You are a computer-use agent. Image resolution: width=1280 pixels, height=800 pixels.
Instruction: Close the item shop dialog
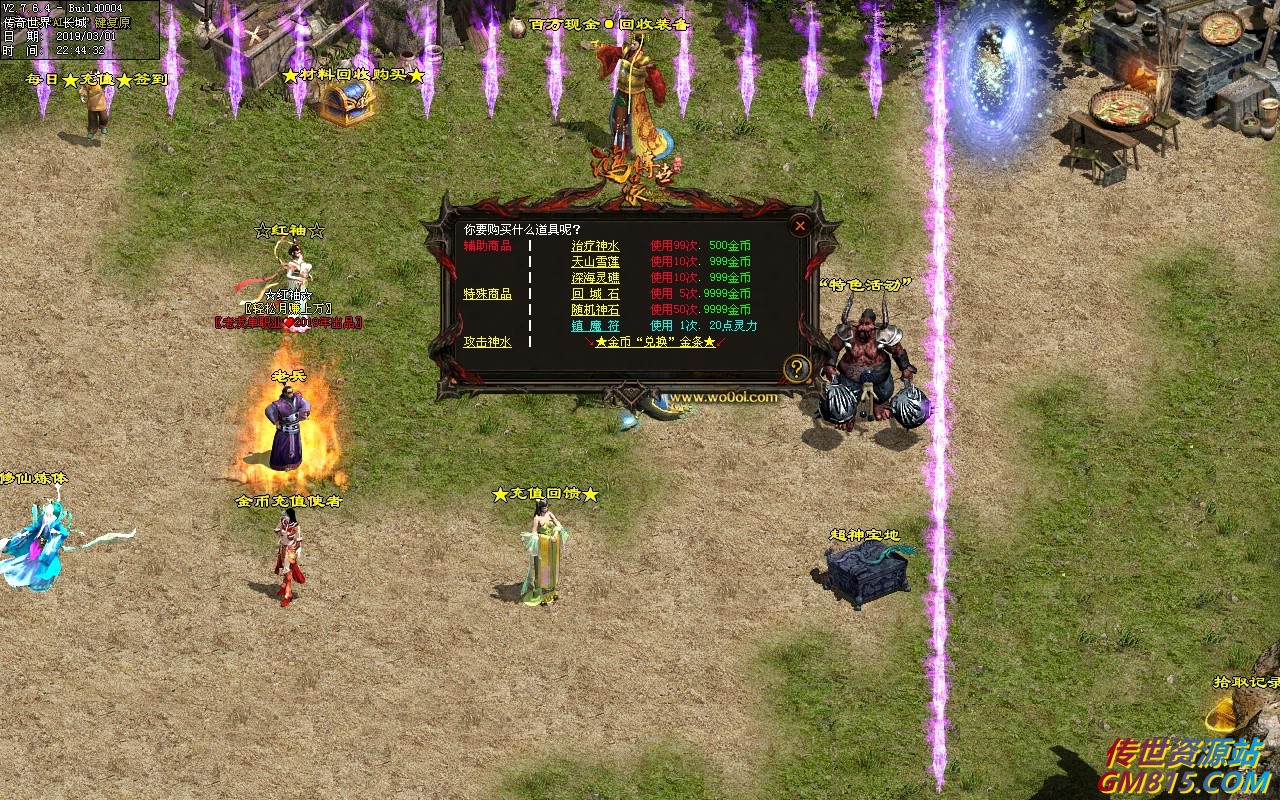coord(799,226)
